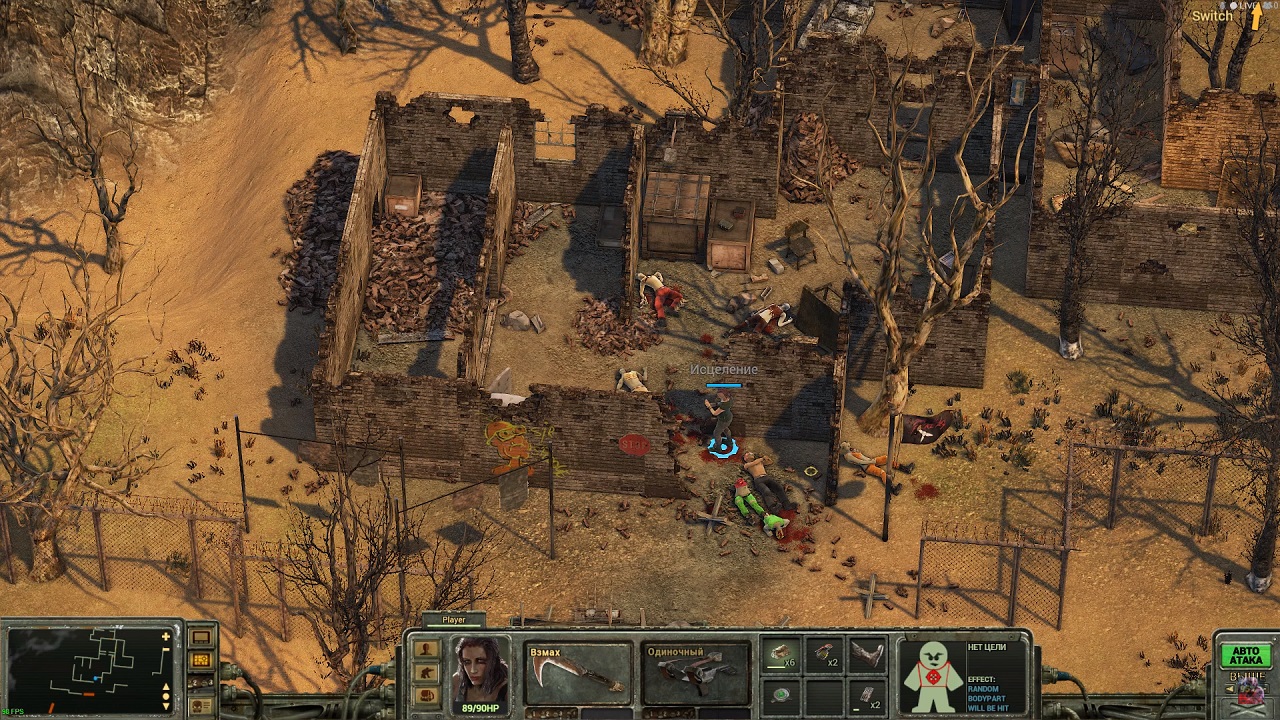Click the green Авто Атака button

click(1245, 656)
